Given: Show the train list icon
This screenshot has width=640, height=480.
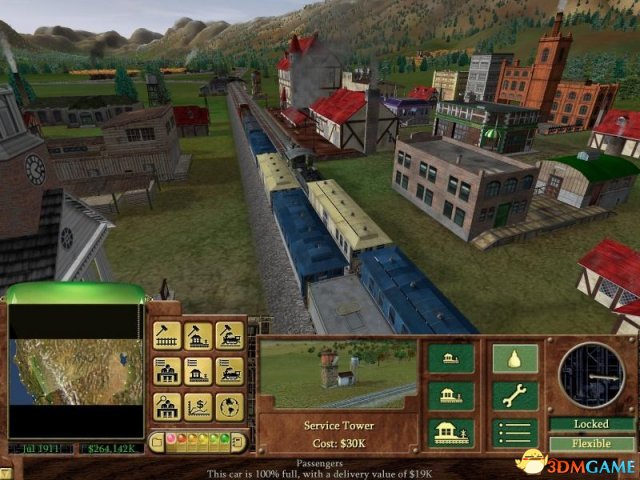Looking at the screenshot, I should click(229, 371).
